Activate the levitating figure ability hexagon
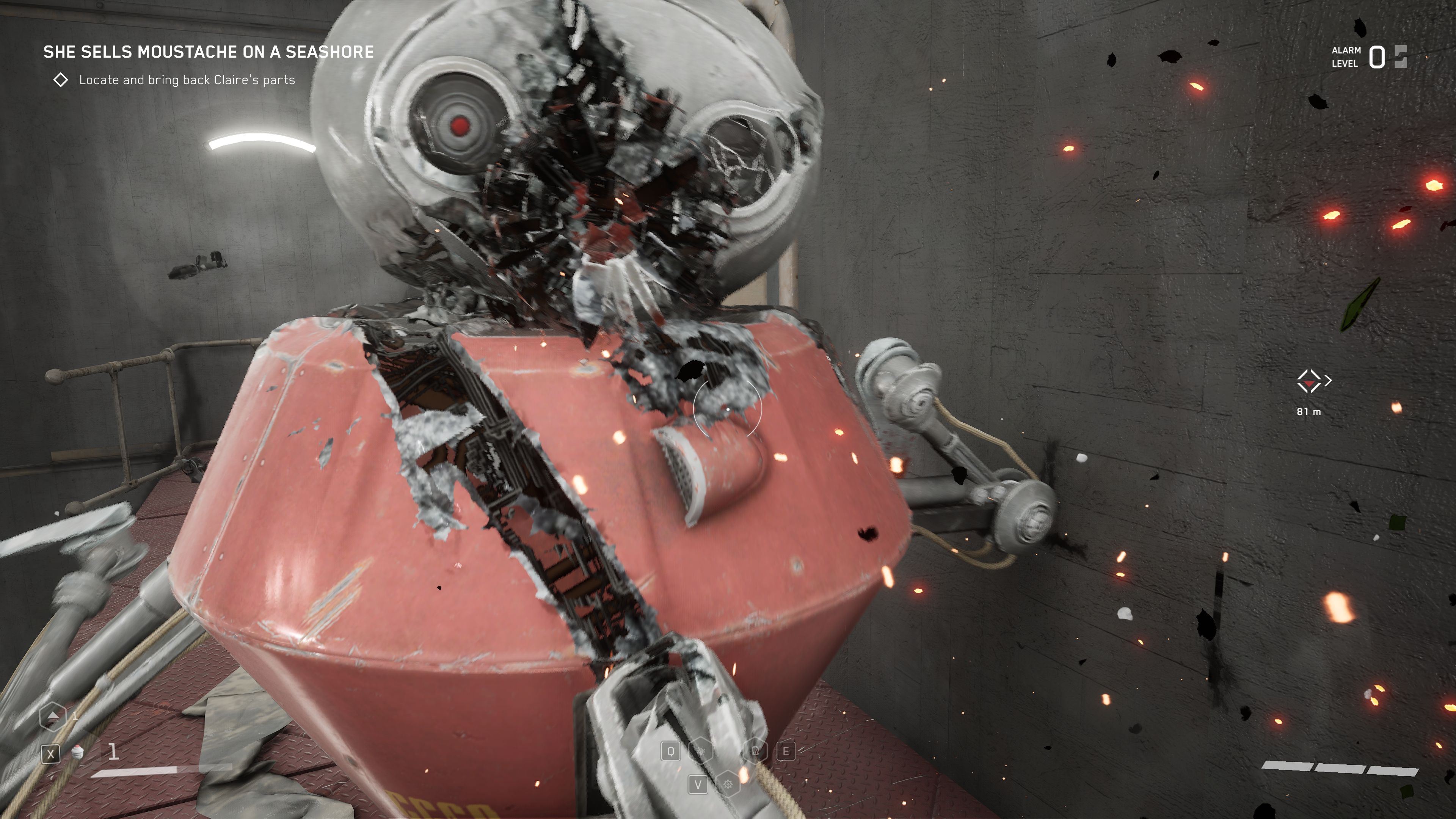Viewport: 1456px width, 819px height. click(x=756, y=751)
